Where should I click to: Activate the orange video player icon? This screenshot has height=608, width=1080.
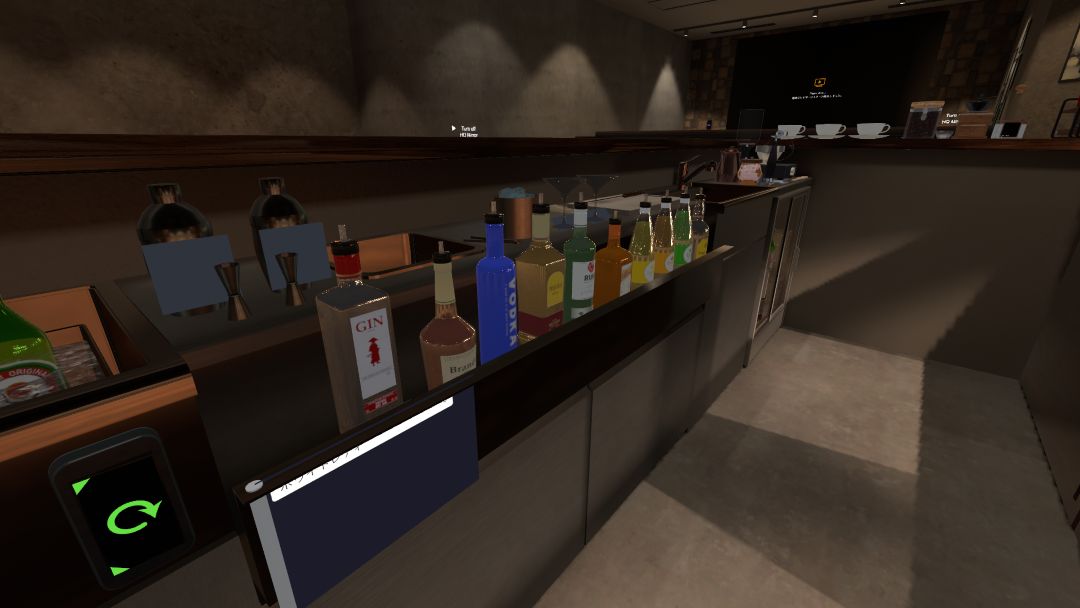pos(820,83)
